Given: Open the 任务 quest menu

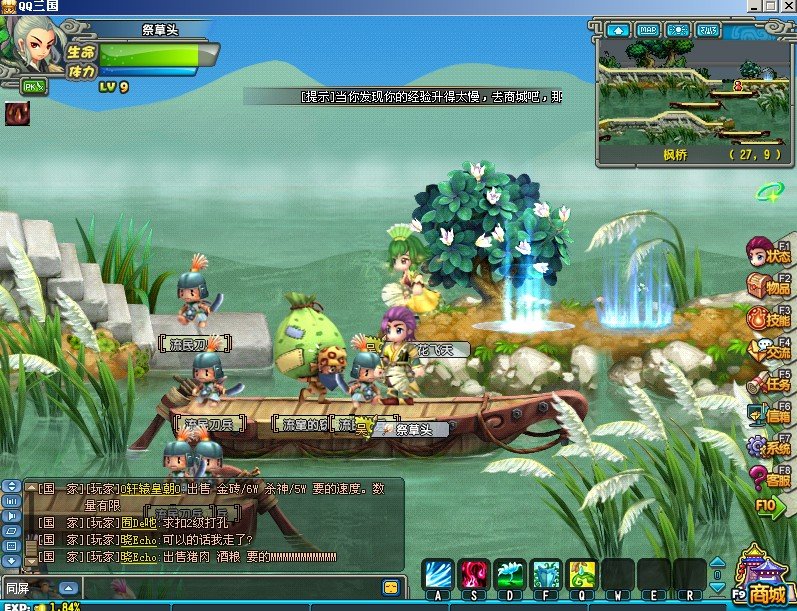Looking at the screenshot, I should pos(771,382).
